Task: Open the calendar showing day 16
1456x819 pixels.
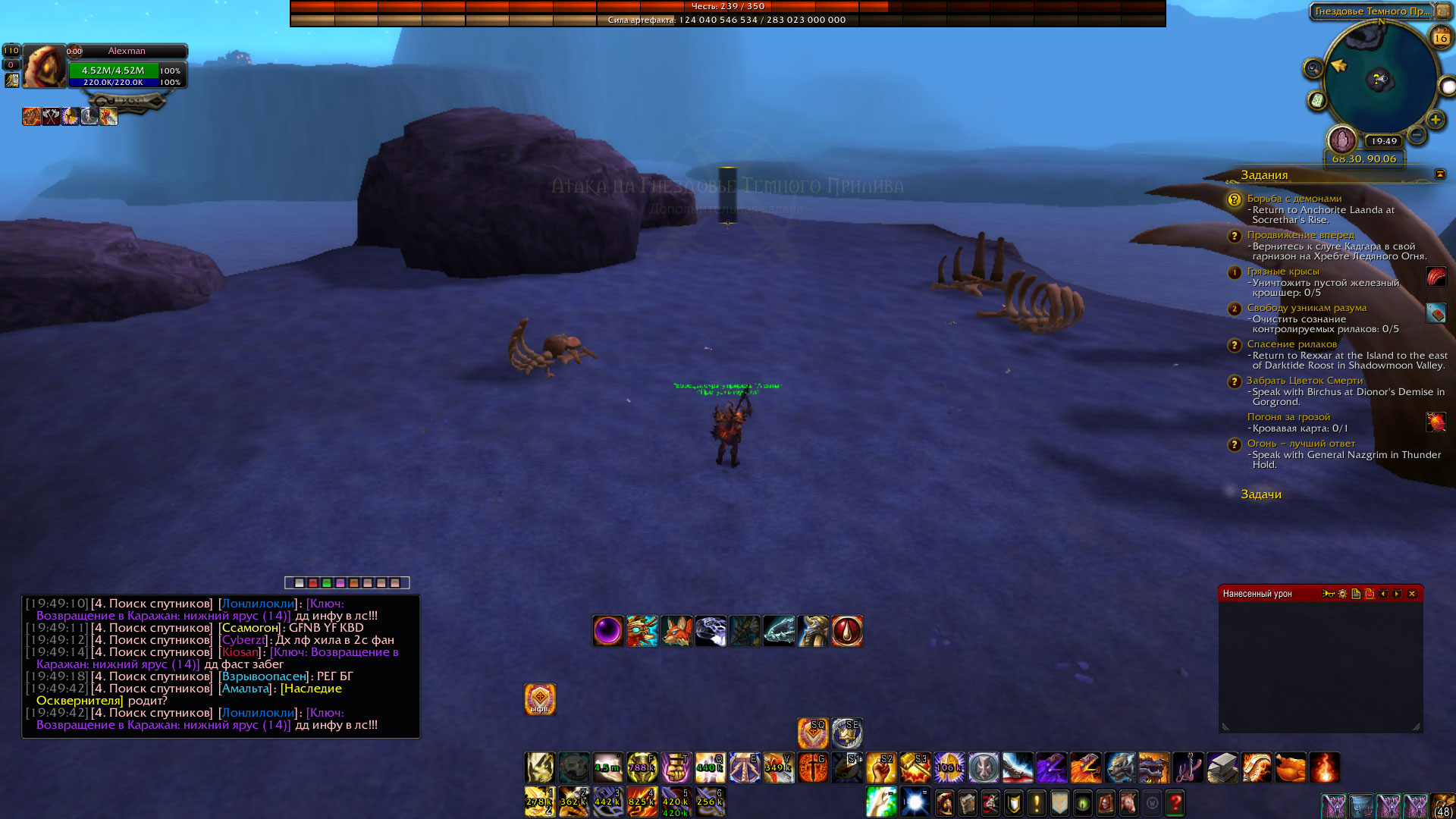Action: point(1441,36)
